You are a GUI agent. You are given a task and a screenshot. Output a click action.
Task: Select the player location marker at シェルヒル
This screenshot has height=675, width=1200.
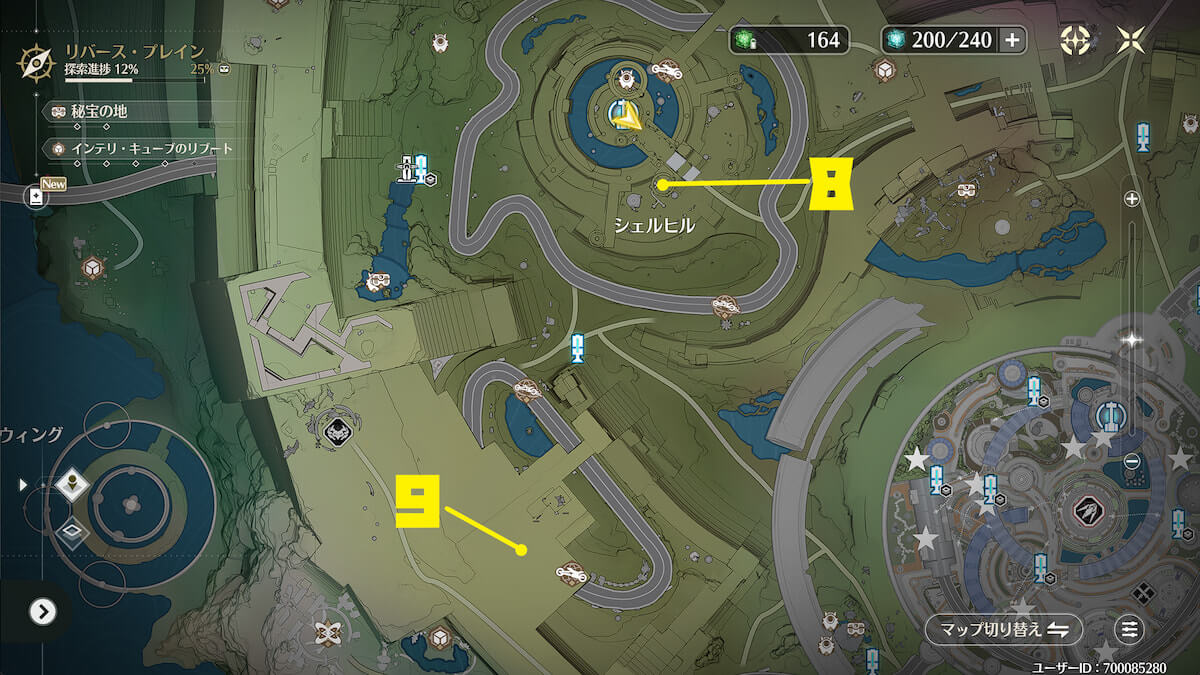pyautogui.click(x=627, y=116)
